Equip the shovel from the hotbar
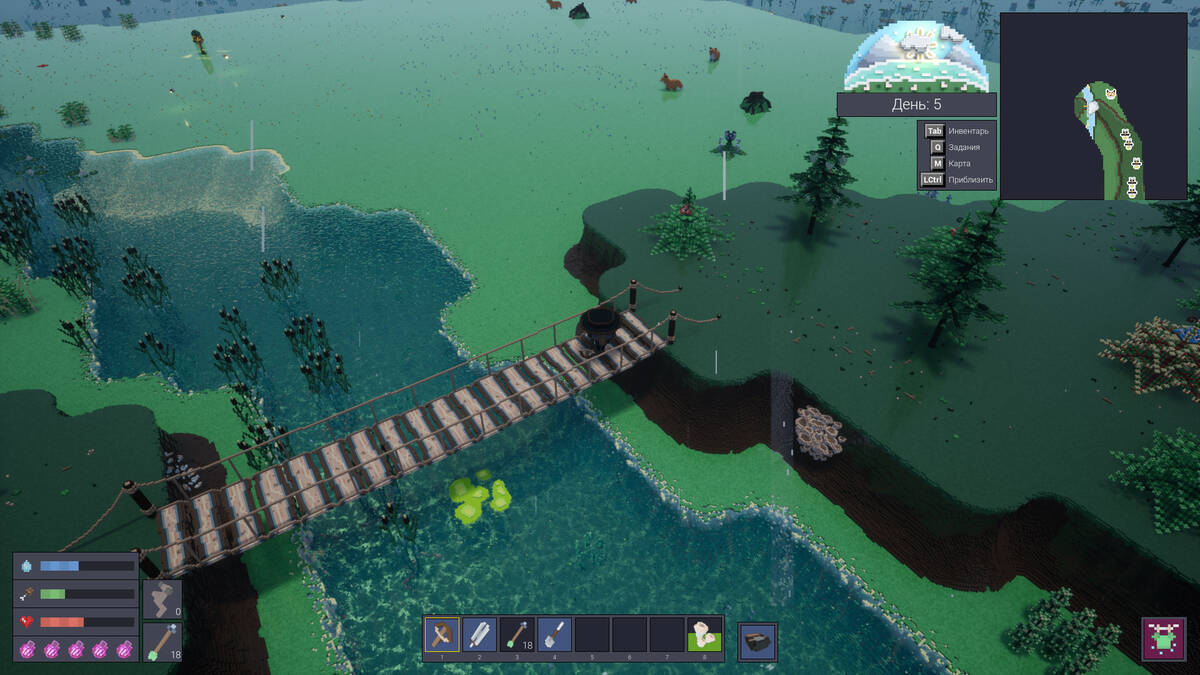Viewport: 1200px width, 675px height. [556, 634]
